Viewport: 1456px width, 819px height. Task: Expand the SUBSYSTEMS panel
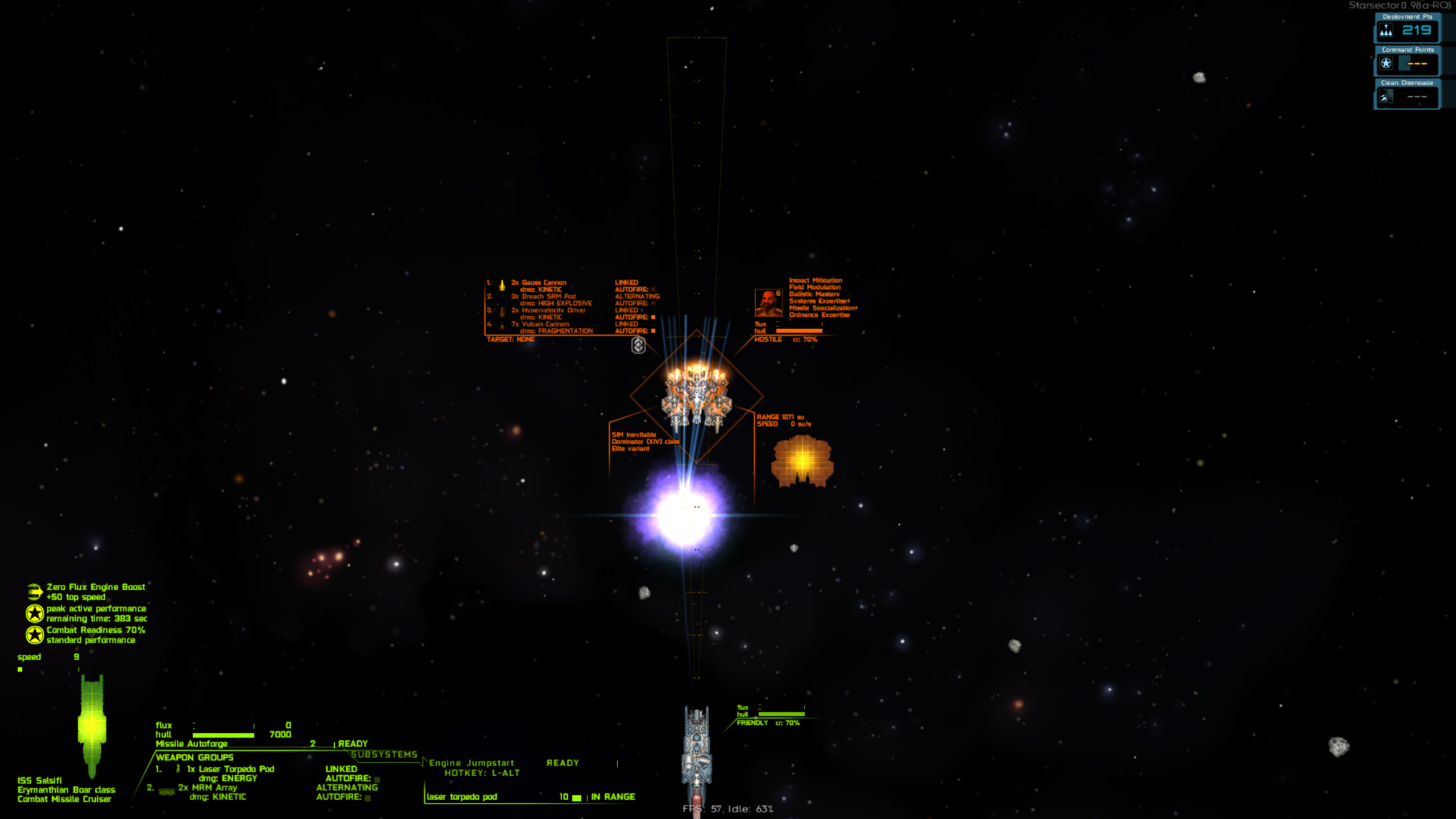(x=386, y=754)
